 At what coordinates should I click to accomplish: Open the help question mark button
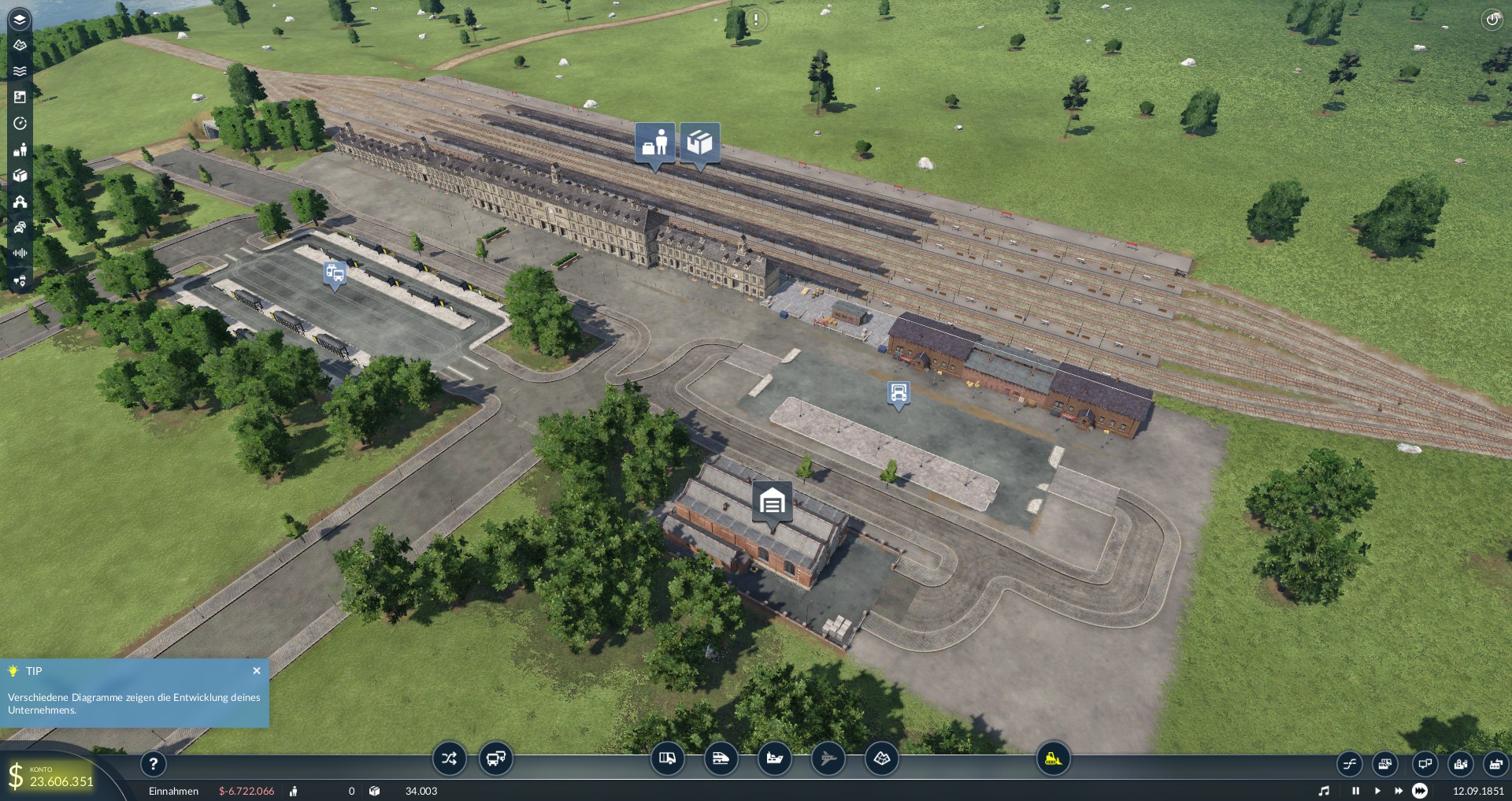coord(153,763)
